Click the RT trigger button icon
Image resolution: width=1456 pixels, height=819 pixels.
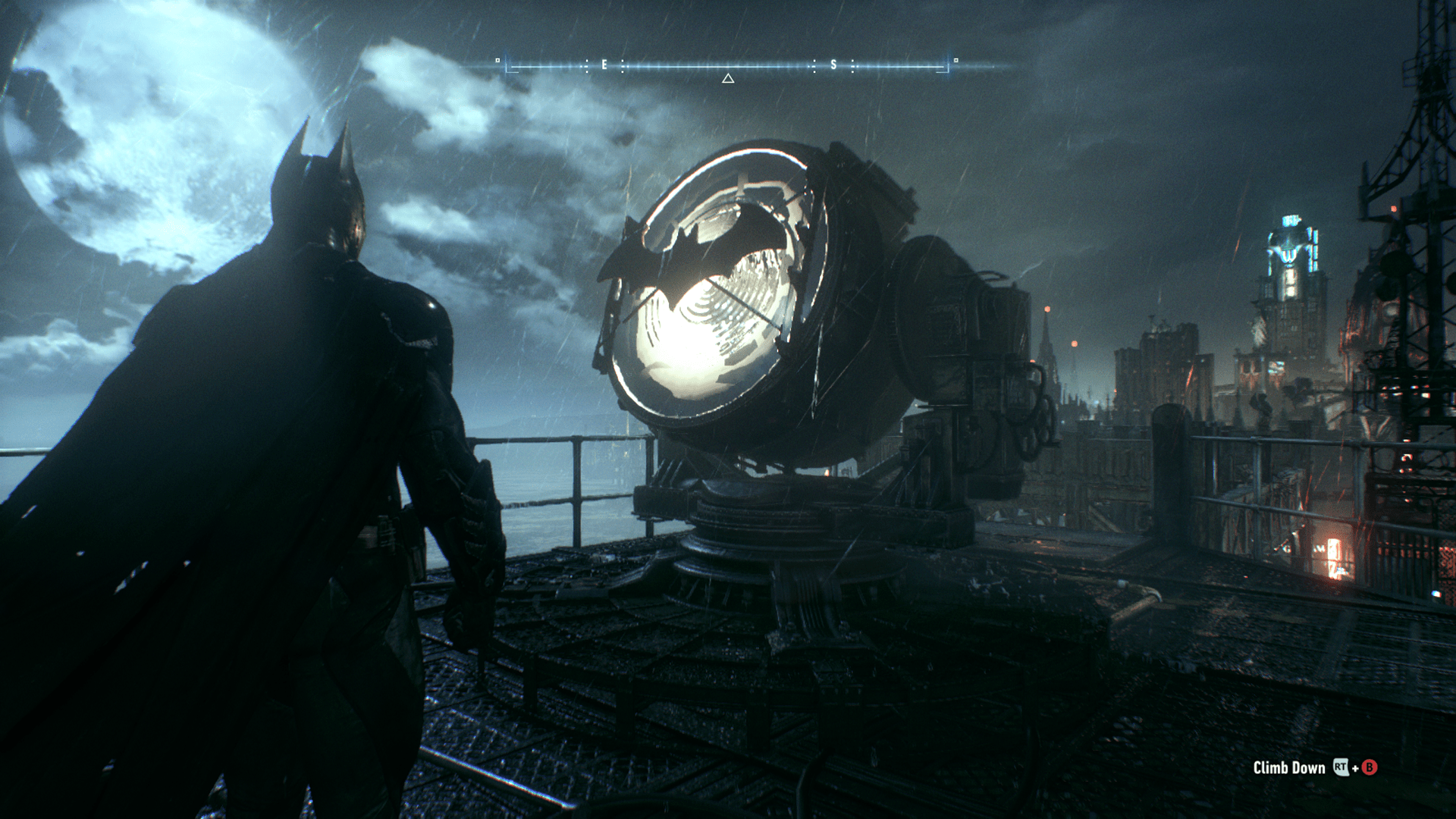(1341, 767)
